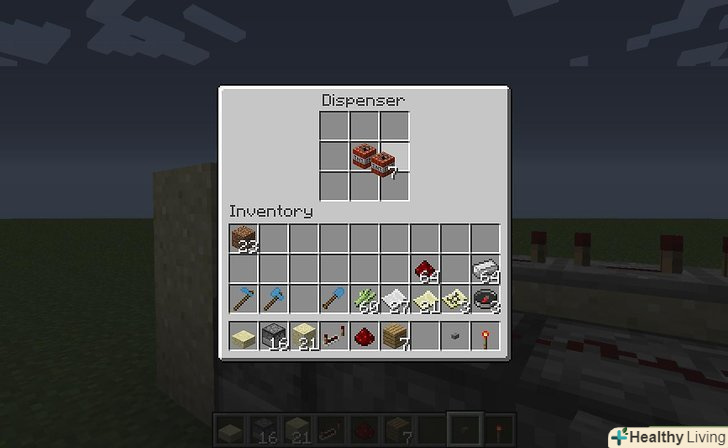The width and height of the screenshot is (728, 448).
Task: Select the TNT in the dispenser's center slot
Action: [x=364, y=155]
